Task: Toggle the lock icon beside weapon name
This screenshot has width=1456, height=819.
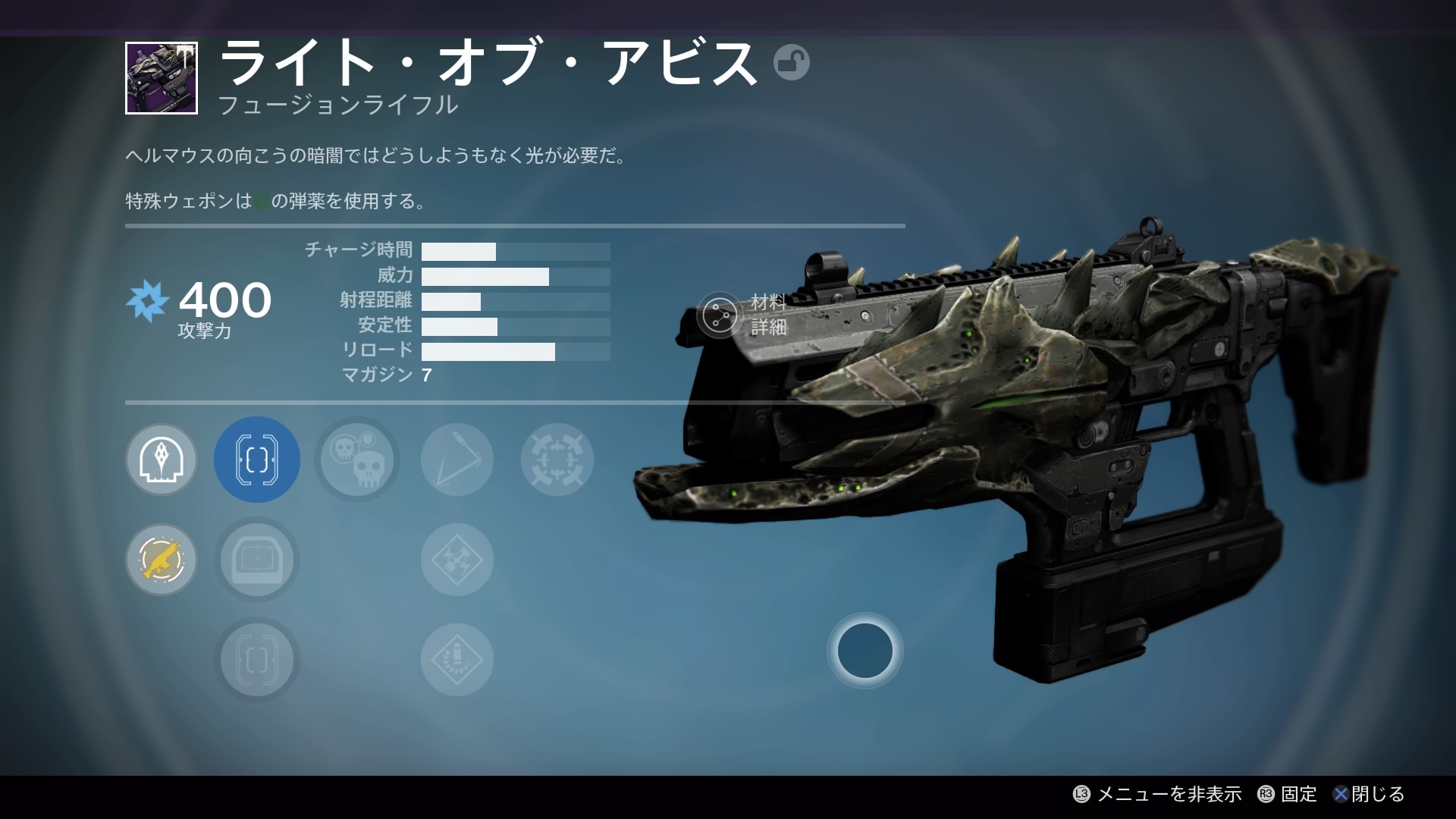Action: 792,62
